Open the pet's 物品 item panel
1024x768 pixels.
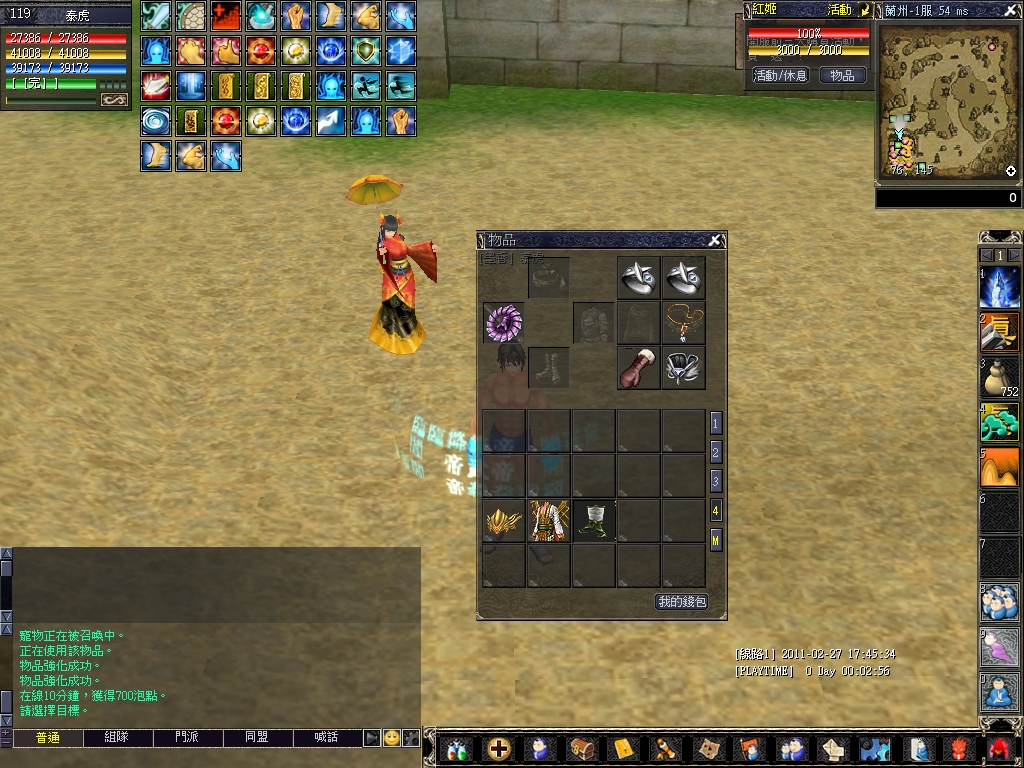pos(843,75)
